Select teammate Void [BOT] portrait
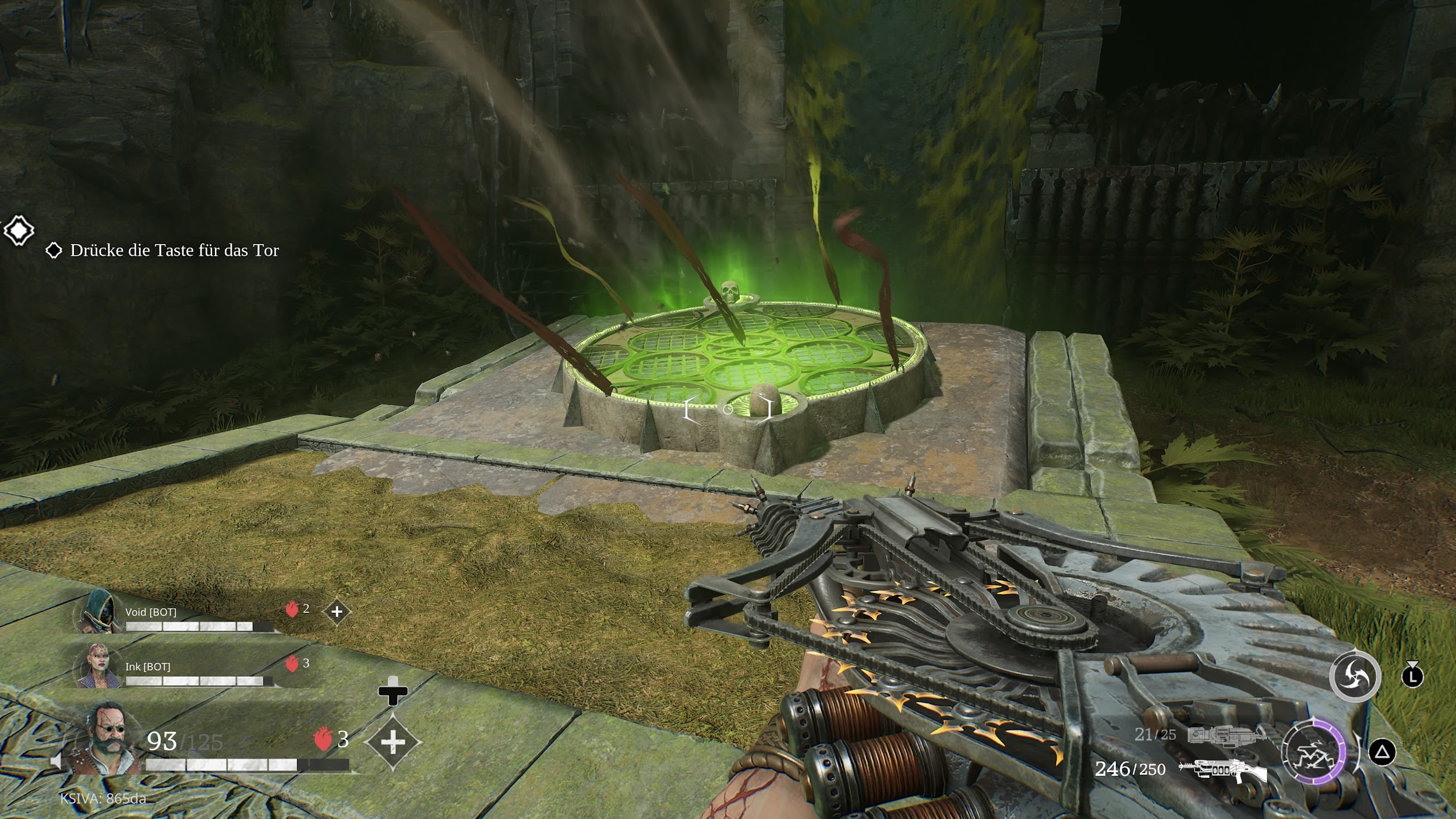The height and width of the screenshot is (819, 1456). point(97,610)
